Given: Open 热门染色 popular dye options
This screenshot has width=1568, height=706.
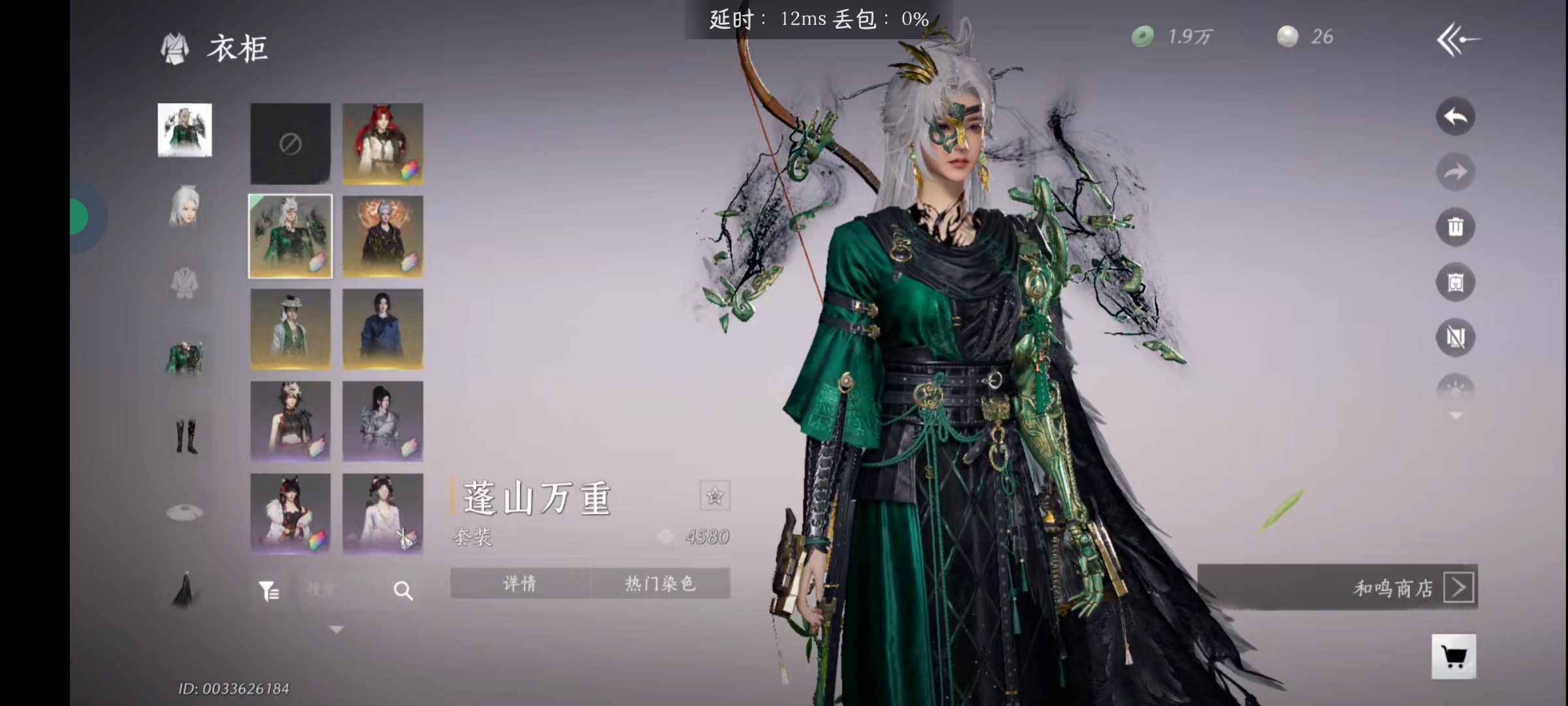Looking at the screenshot, I should tap(660, 583).
